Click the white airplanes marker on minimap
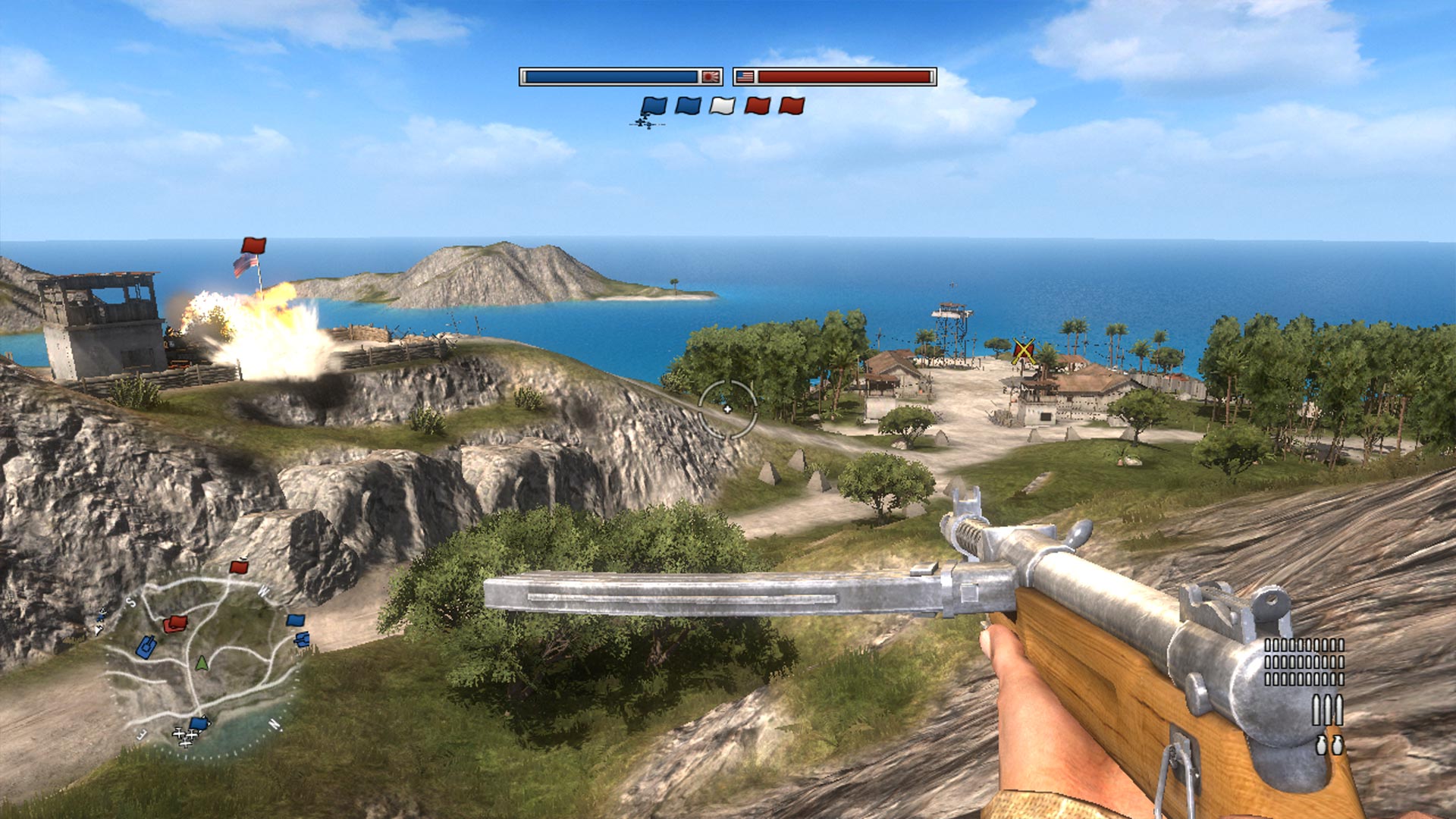This screenshot has width=1456, height=819. [x=184, y=736]
